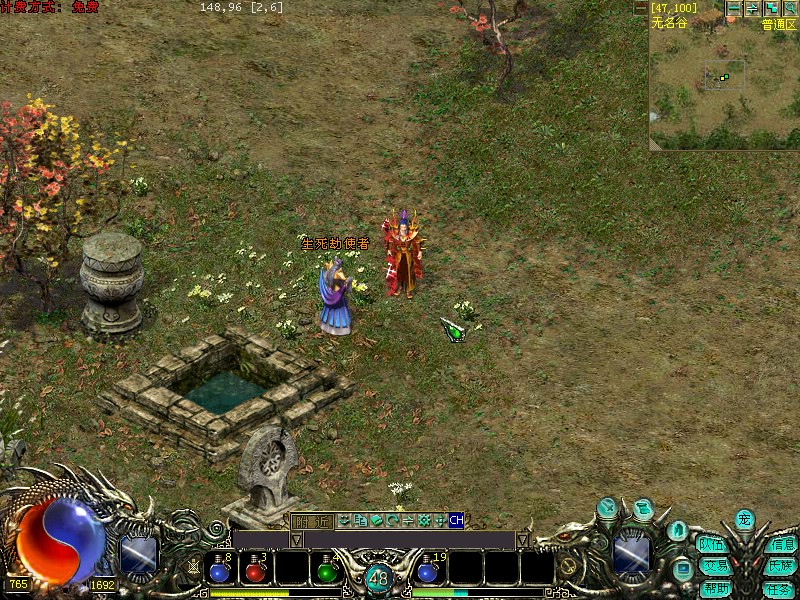800x600 pixels.
Task: Toggle the CH input mode button
Action: (x=456, y=520)
